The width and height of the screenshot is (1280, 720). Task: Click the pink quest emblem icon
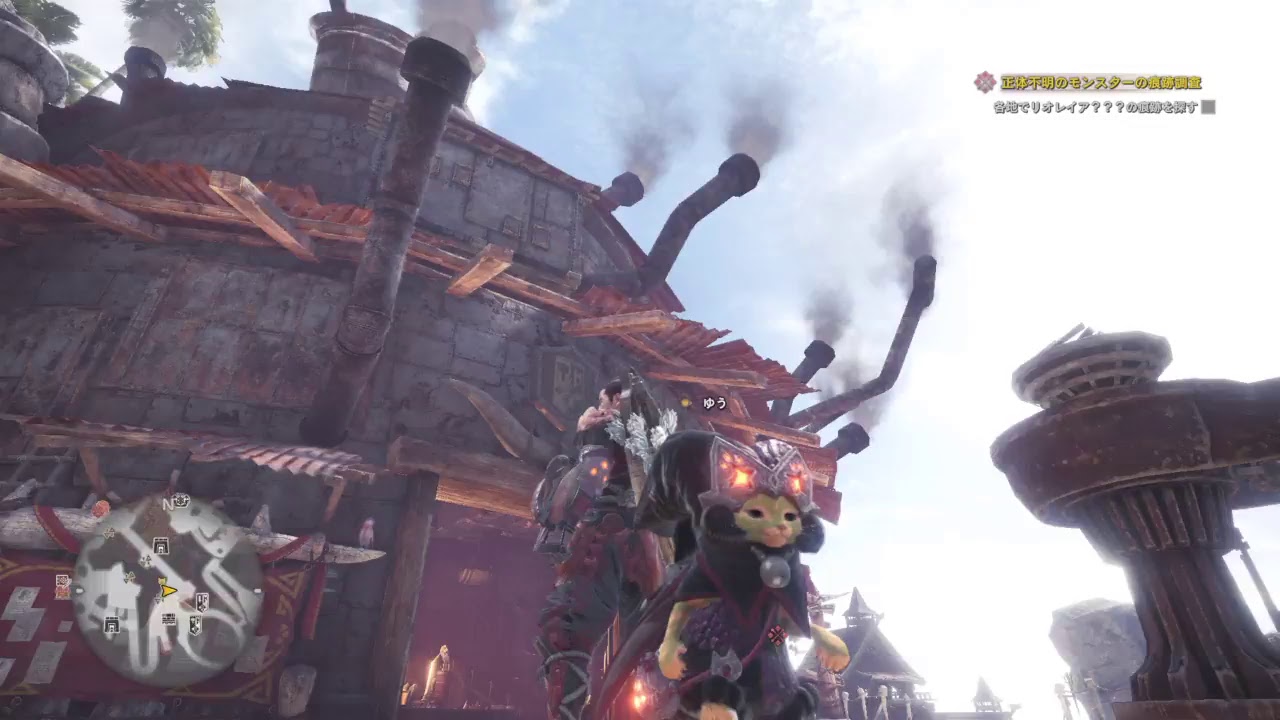tap(986, 83)
